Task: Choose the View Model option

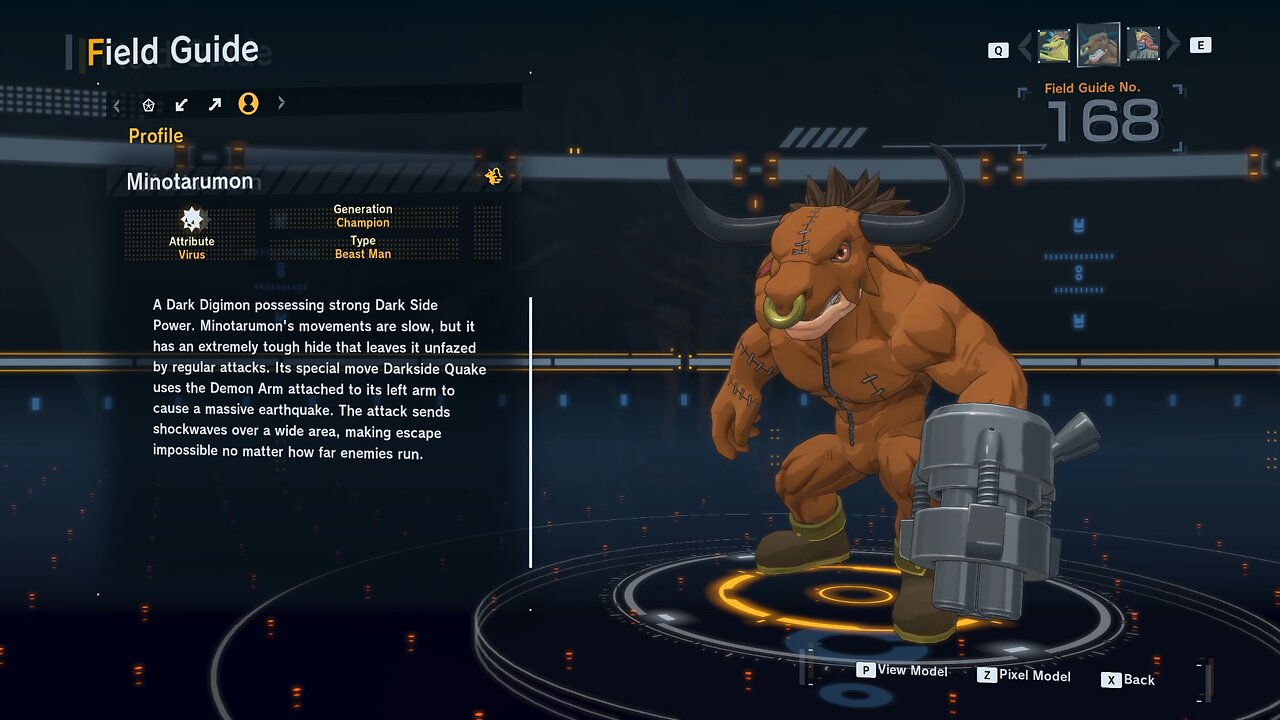Action: click(902, 671)
